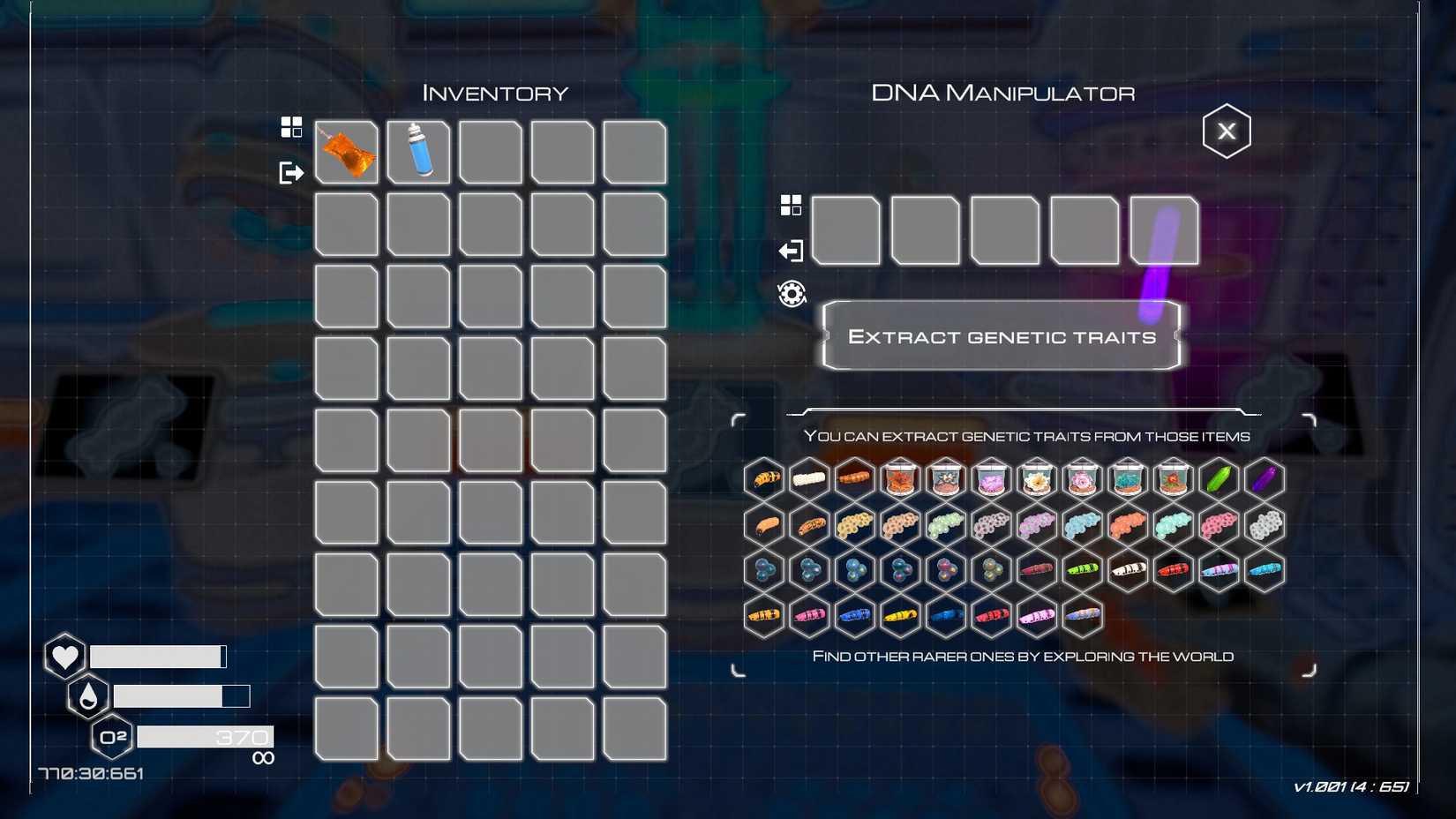This screenshot has height=819, width=1456.
Task: Click the pink flower jar trait hexagon
Action: point(1082,479)
